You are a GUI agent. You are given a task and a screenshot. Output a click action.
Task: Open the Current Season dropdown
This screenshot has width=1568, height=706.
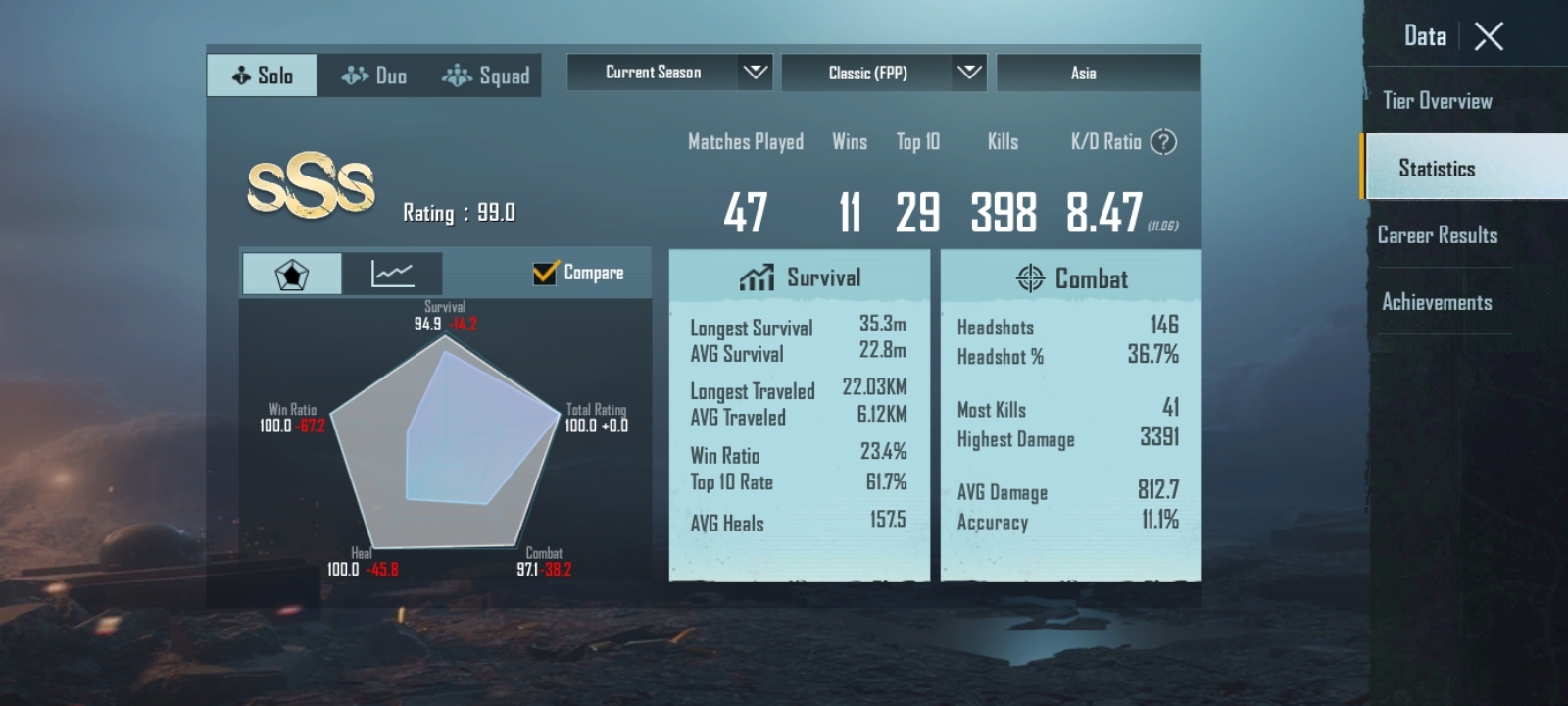pos(669,72)
